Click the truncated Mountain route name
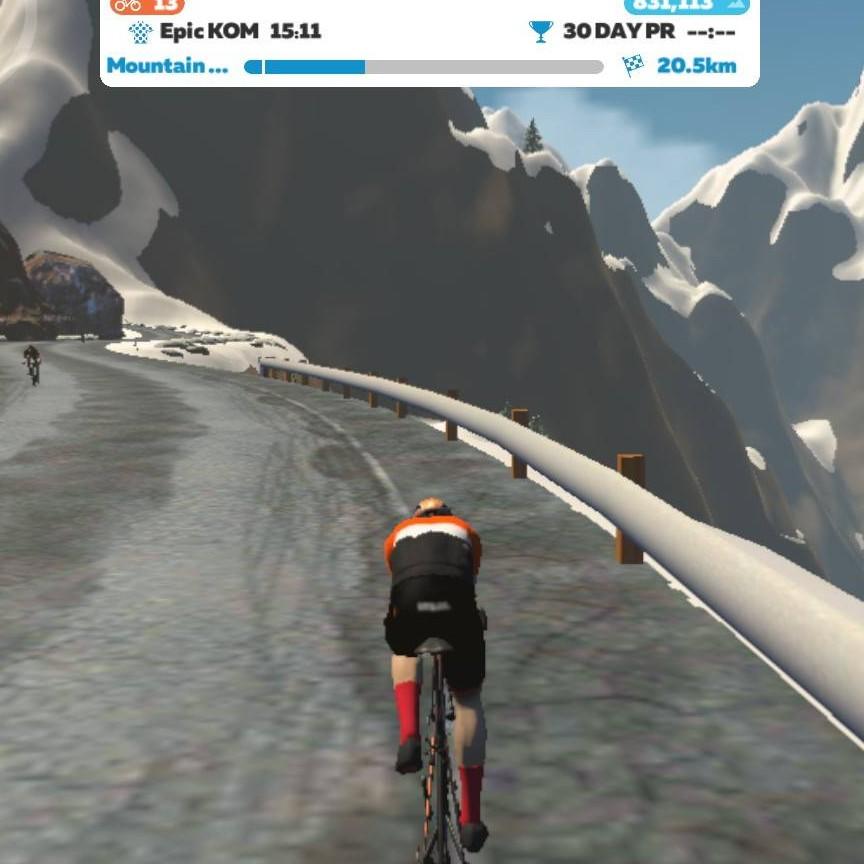 [167, 67]
